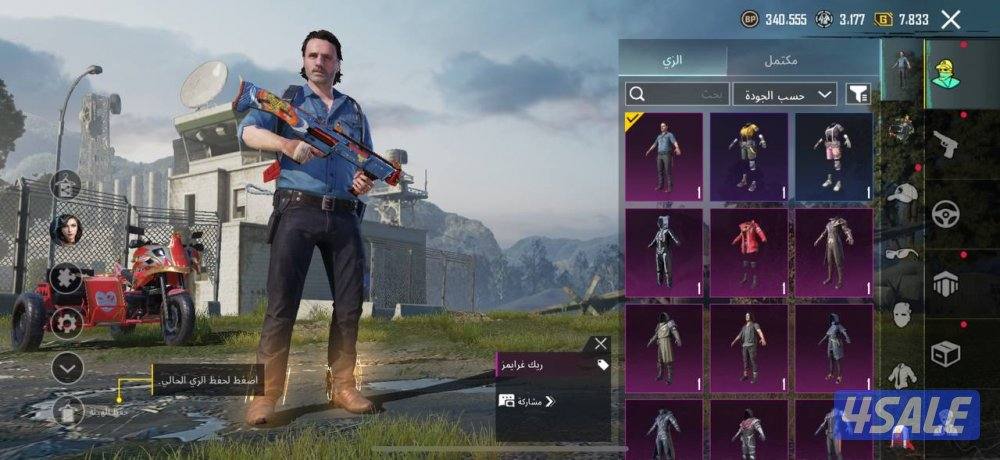Viewport: 1000px width, 460px height.
Task: Open the steering wheel vehicles category
Action: click(x=945, y=214)
